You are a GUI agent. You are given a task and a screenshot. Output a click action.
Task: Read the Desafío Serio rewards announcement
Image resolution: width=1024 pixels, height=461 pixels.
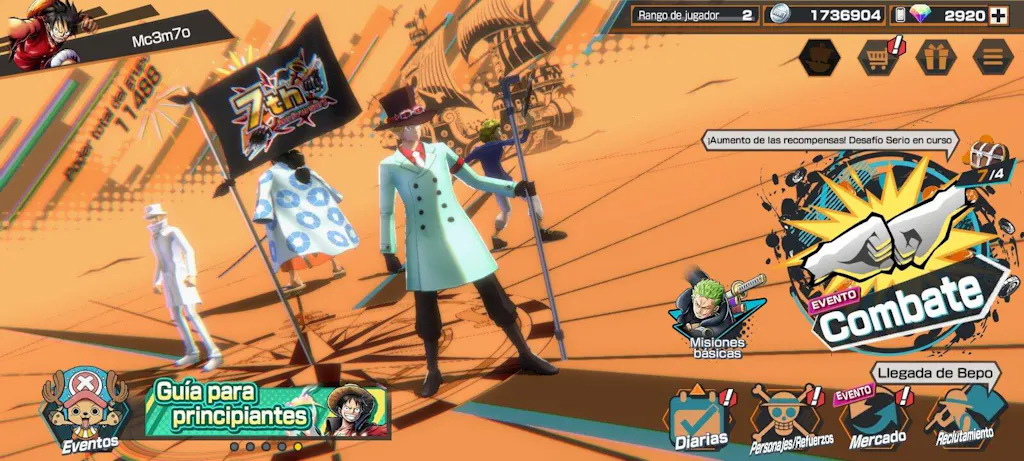coord(828,141)
